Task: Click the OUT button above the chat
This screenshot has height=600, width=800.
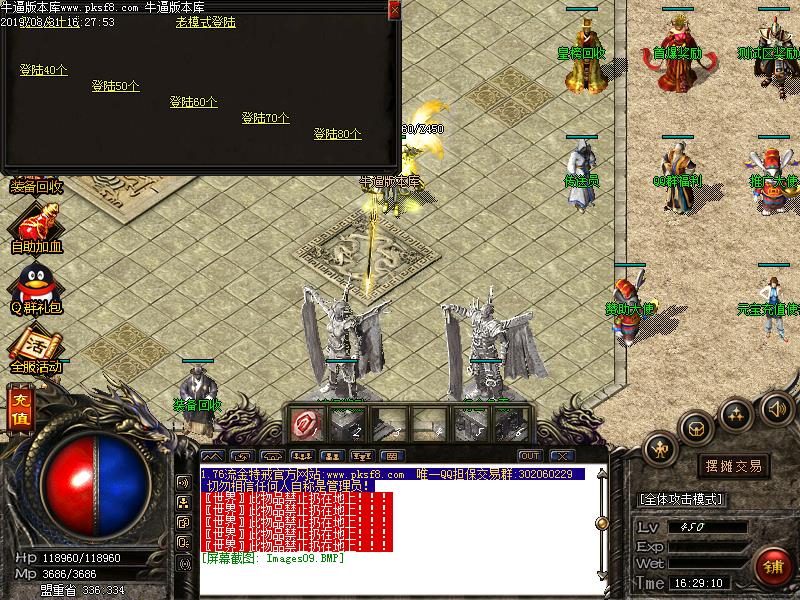Action: point(530,456)
